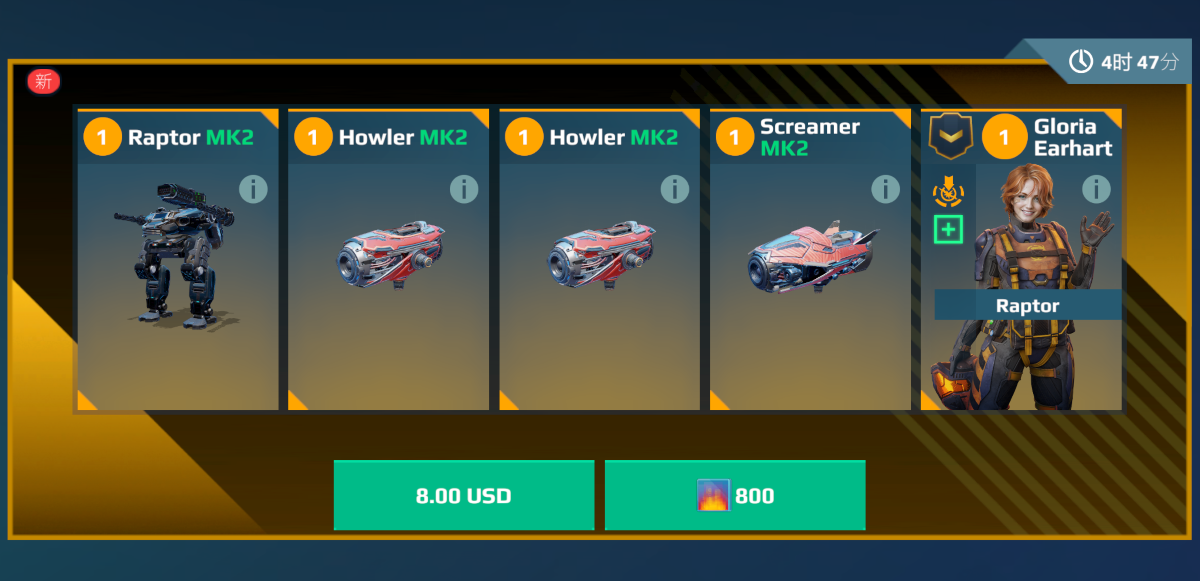1200x581 pixels.
Task: Open info for Screamer MK2 weapon
Action: coord(885,188)
